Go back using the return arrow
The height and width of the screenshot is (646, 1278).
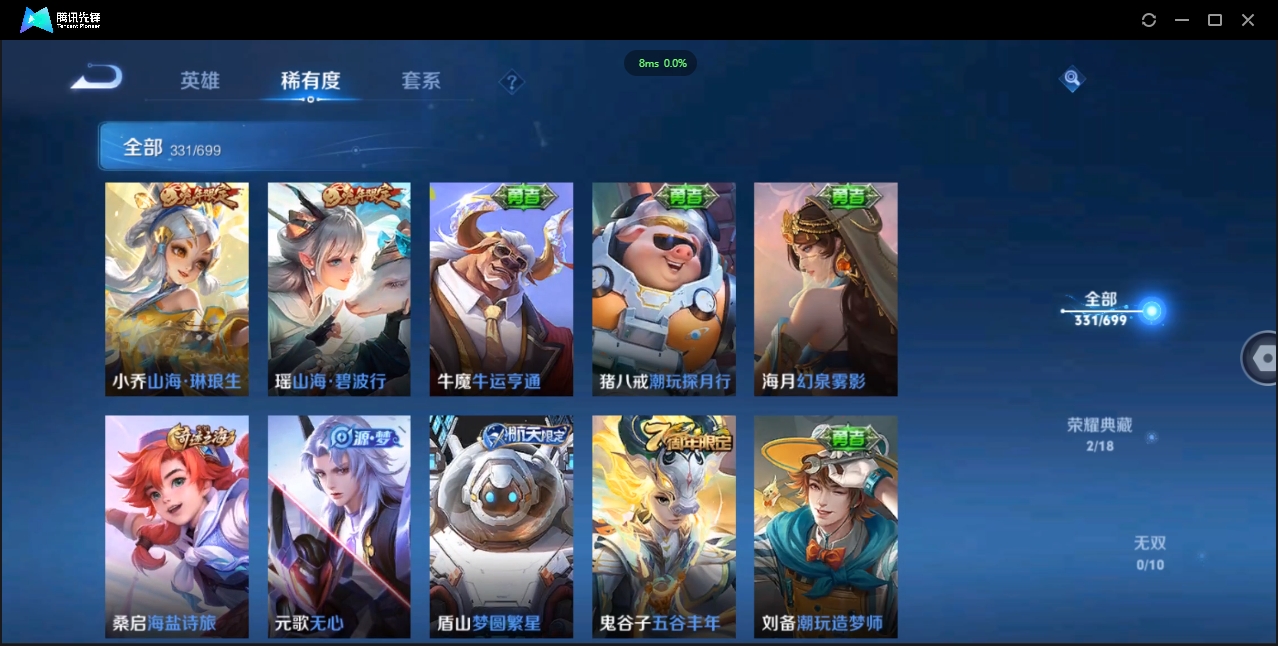tap(97, 78)
